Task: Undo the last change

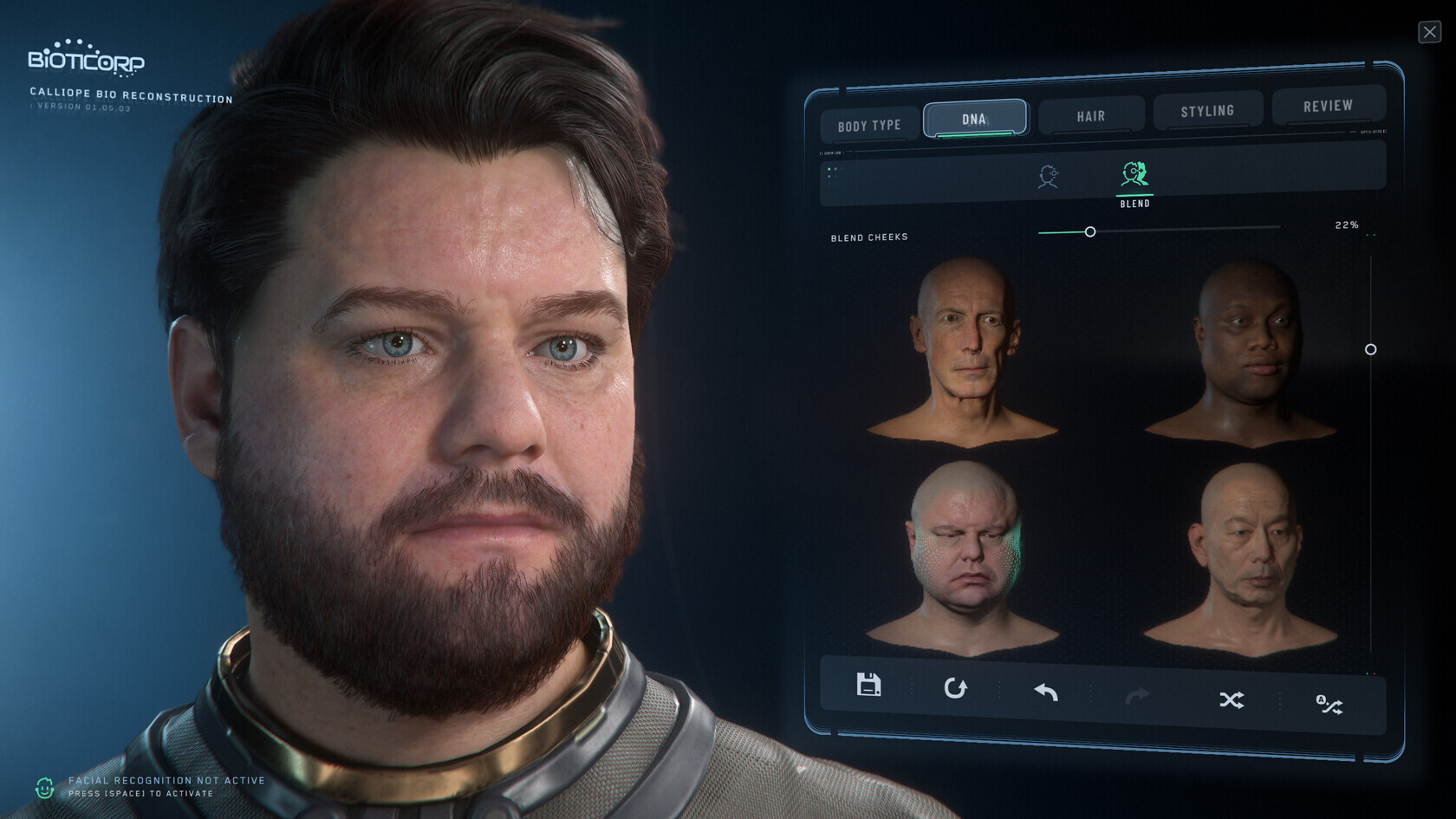Action: click(x=1046, y=692)
